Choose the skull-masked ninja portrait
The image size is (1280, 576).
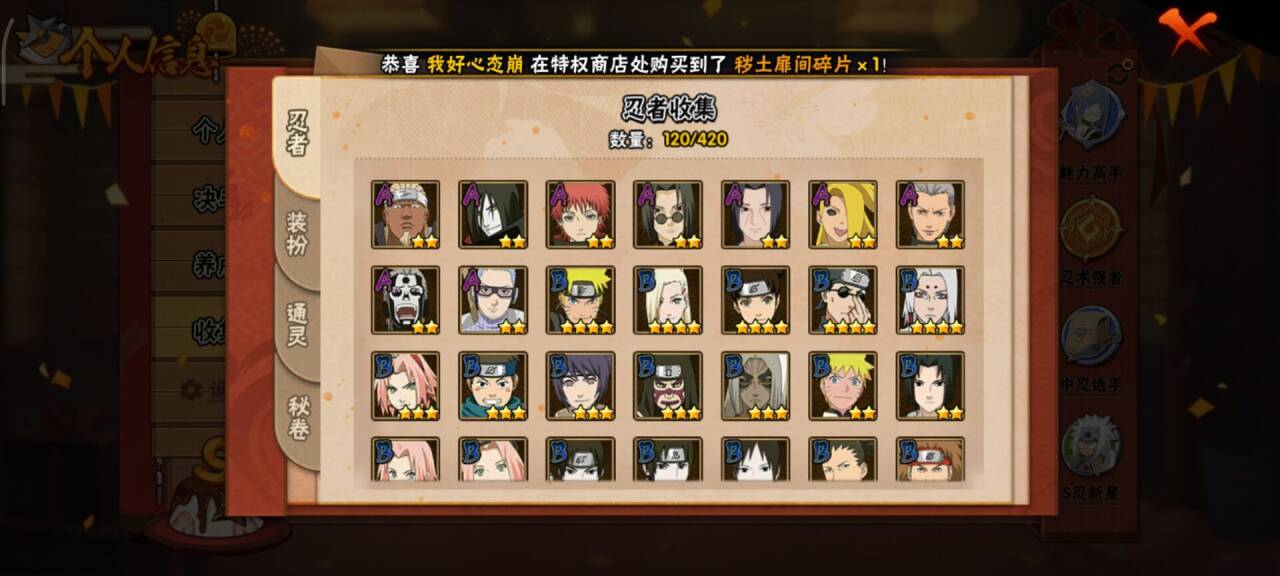tap(405, 299)
